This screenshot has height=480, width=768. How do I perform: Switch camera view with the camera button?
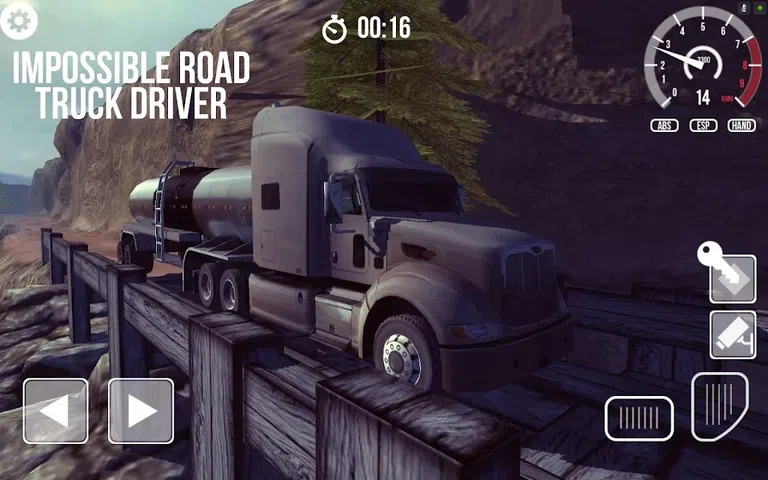point(732,335)
